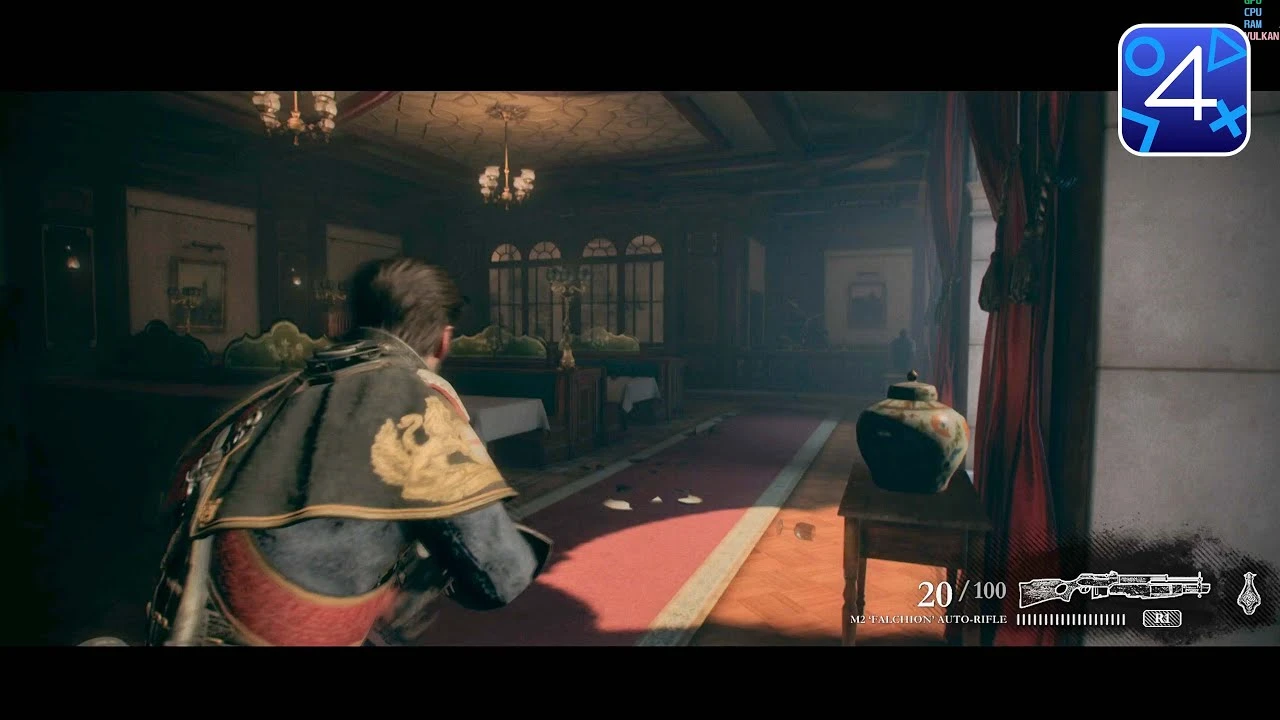This screenshot has height=720, width=1280.
Task: Click the CPU usage overlay indicator
Action: (x=1253, y=14)
